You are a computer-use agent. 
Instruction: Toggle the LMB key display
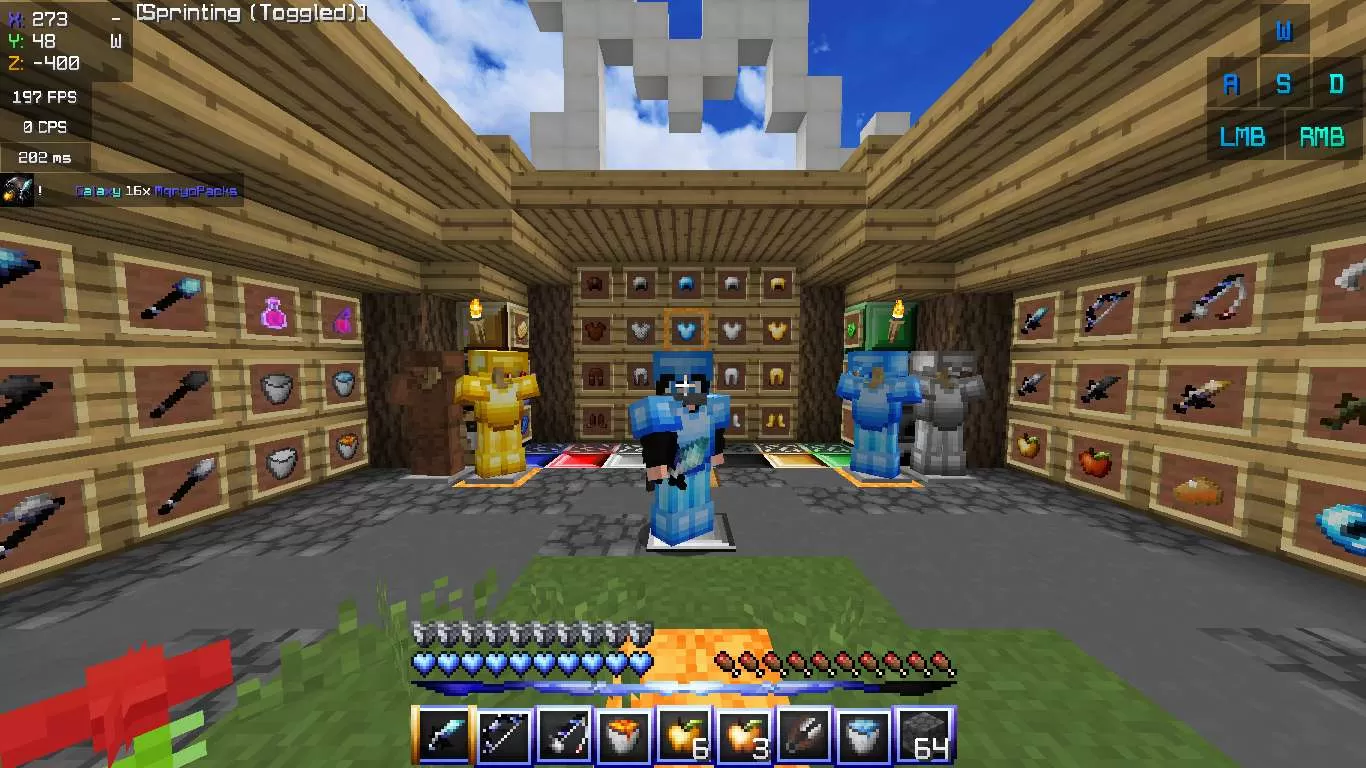pos(1243,136)
